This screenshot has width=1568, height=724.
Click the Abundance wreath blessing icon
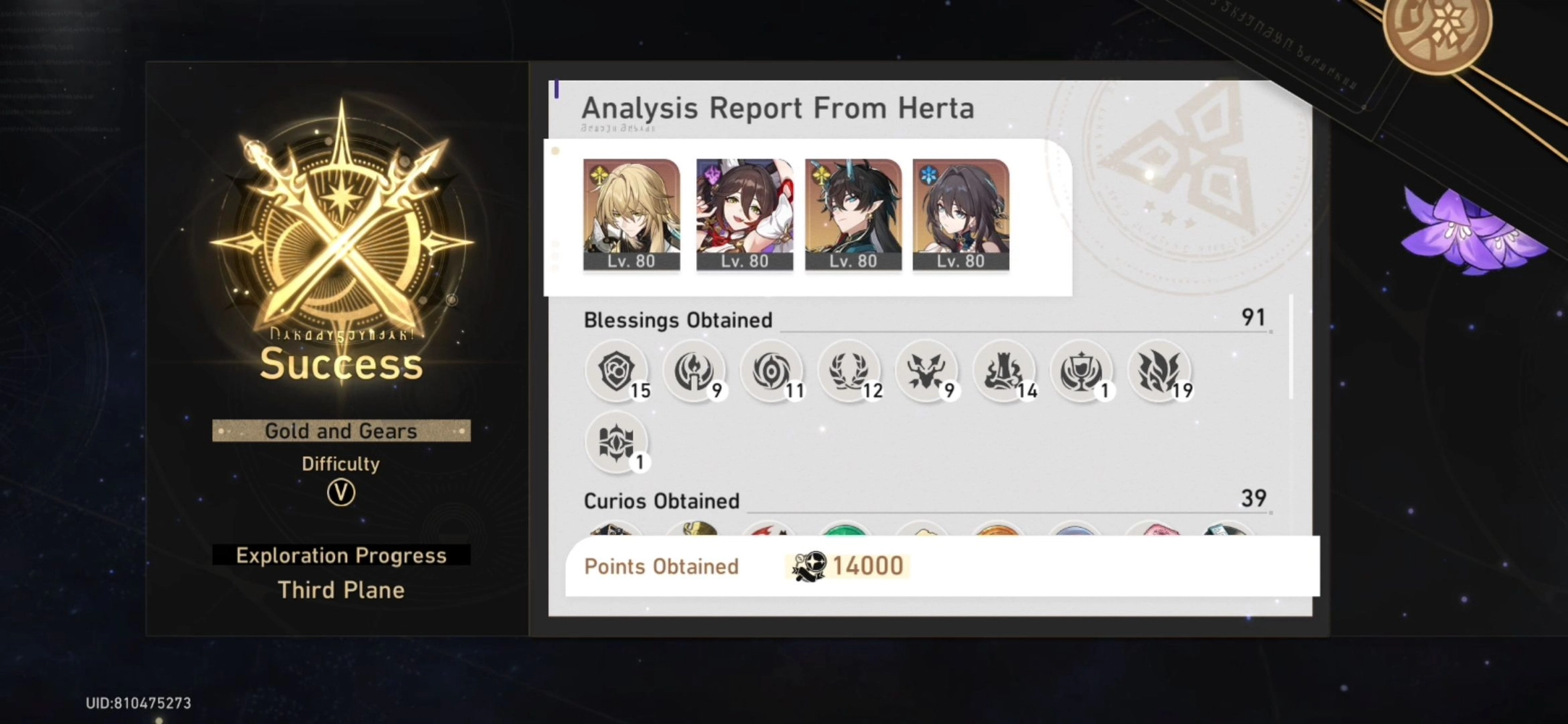(851, 371)
